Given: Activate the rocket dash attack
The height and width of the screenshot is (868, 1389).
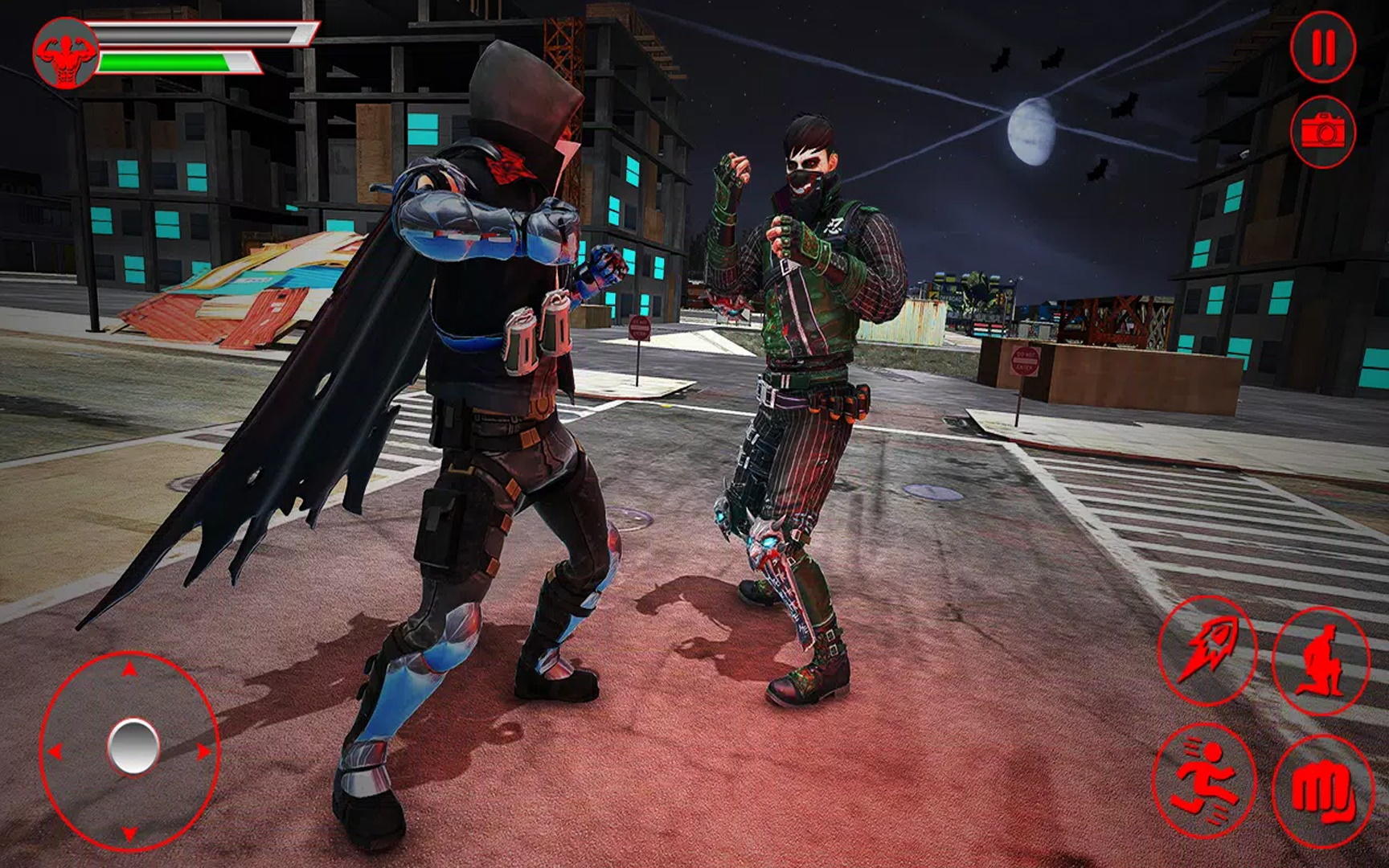Looking at the screenshot, I should tap(1206, 651).
